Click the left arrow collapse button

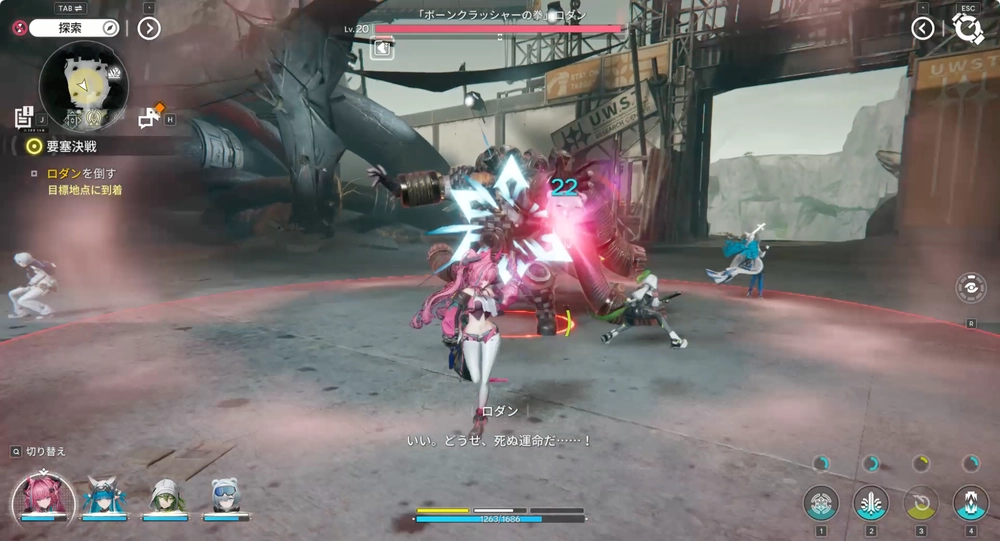click(x=923, y=28)
